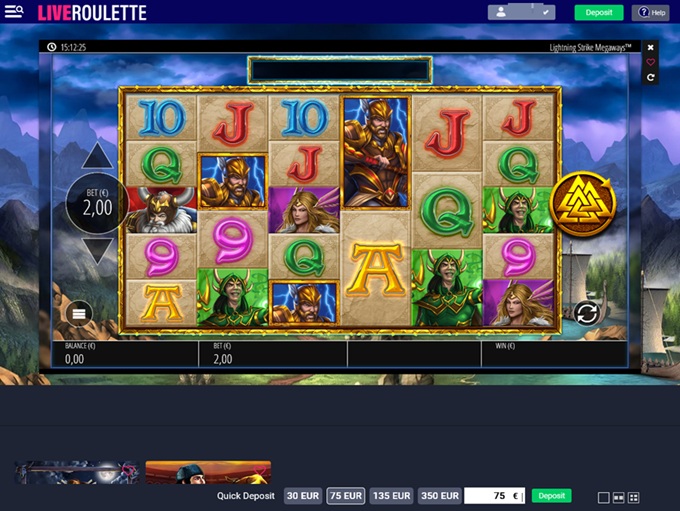The image size is (680, 511).
Task: Add the game to favorites via heart icon
Action: tap(651, 62)
